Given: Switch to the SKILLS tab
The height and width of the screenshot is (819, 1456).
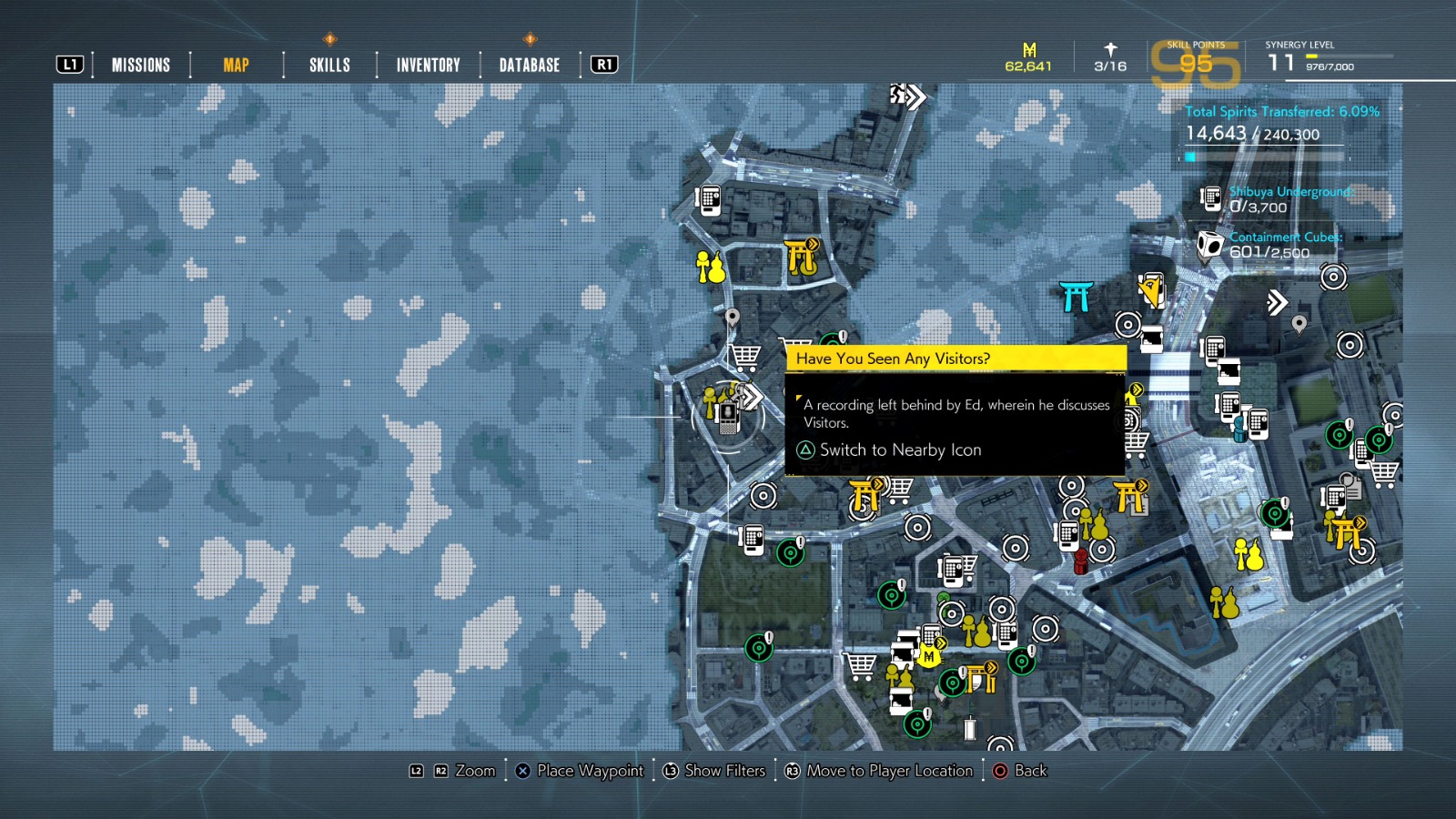Looking at the screenshot, I should click(328, 64).
